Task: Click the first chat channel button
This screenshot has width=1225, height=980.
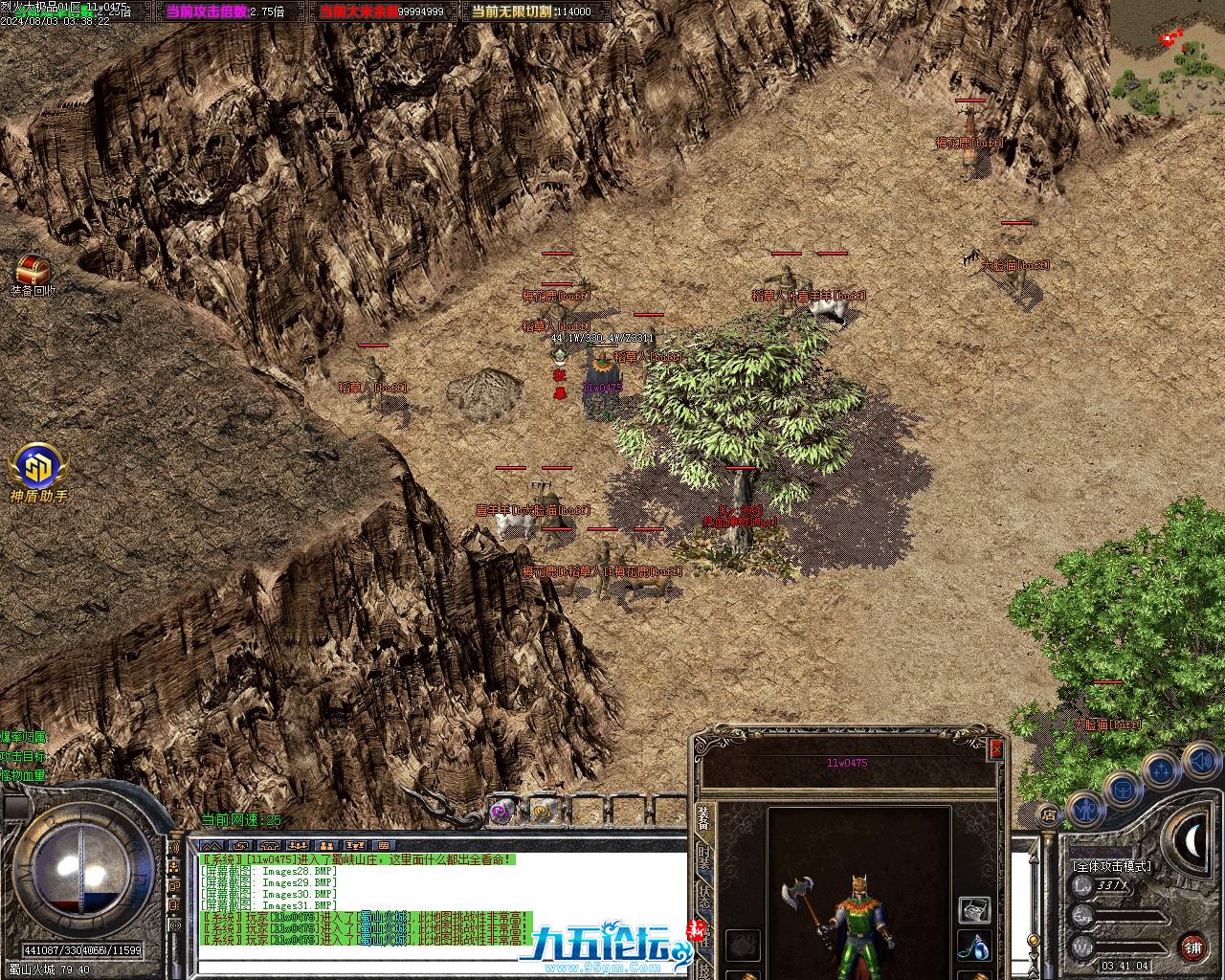Action: point(211,846)
